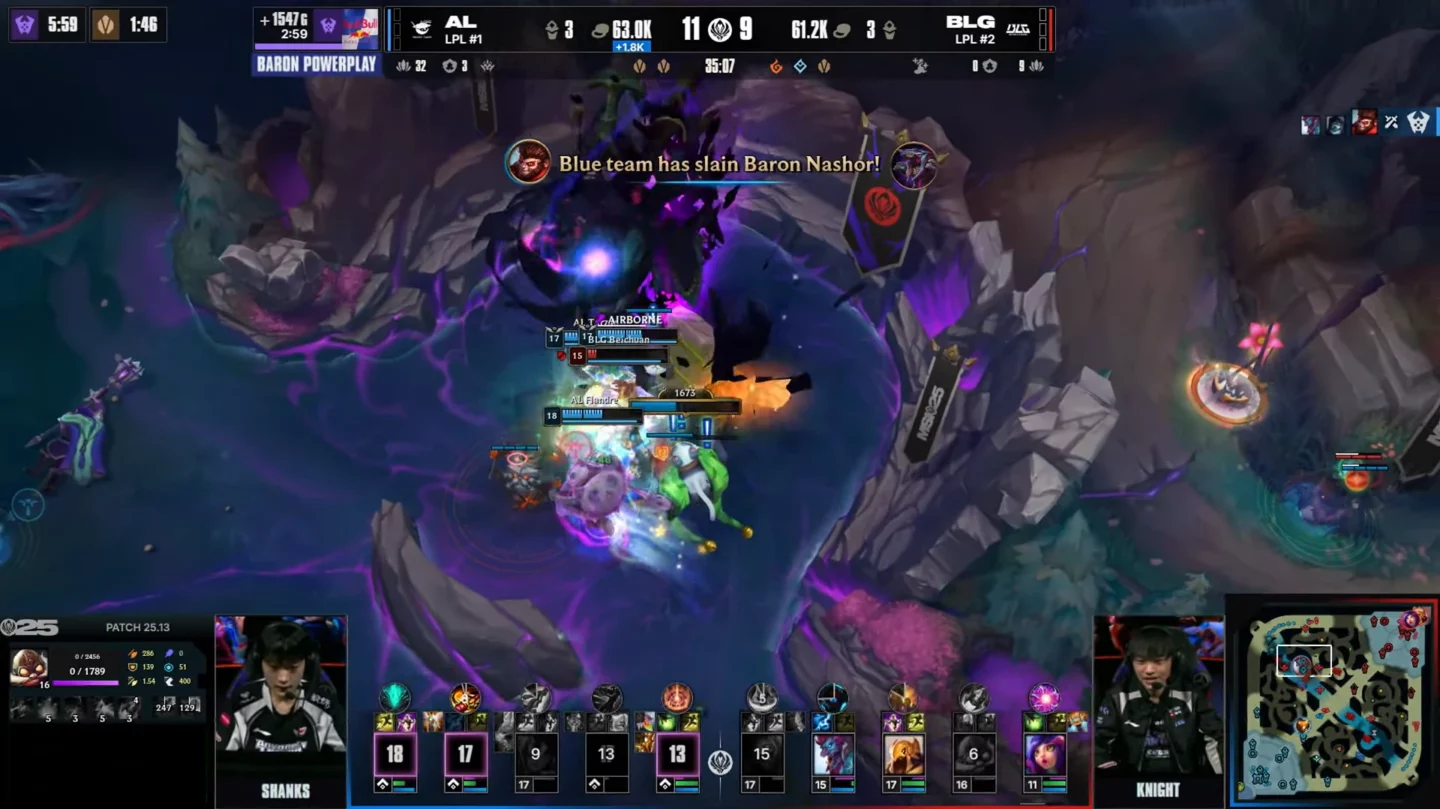The height and width of the screenshot is (809, 1440).
Task: Click the Wukong portrait in the Baron slay banner
Action: 527,162
